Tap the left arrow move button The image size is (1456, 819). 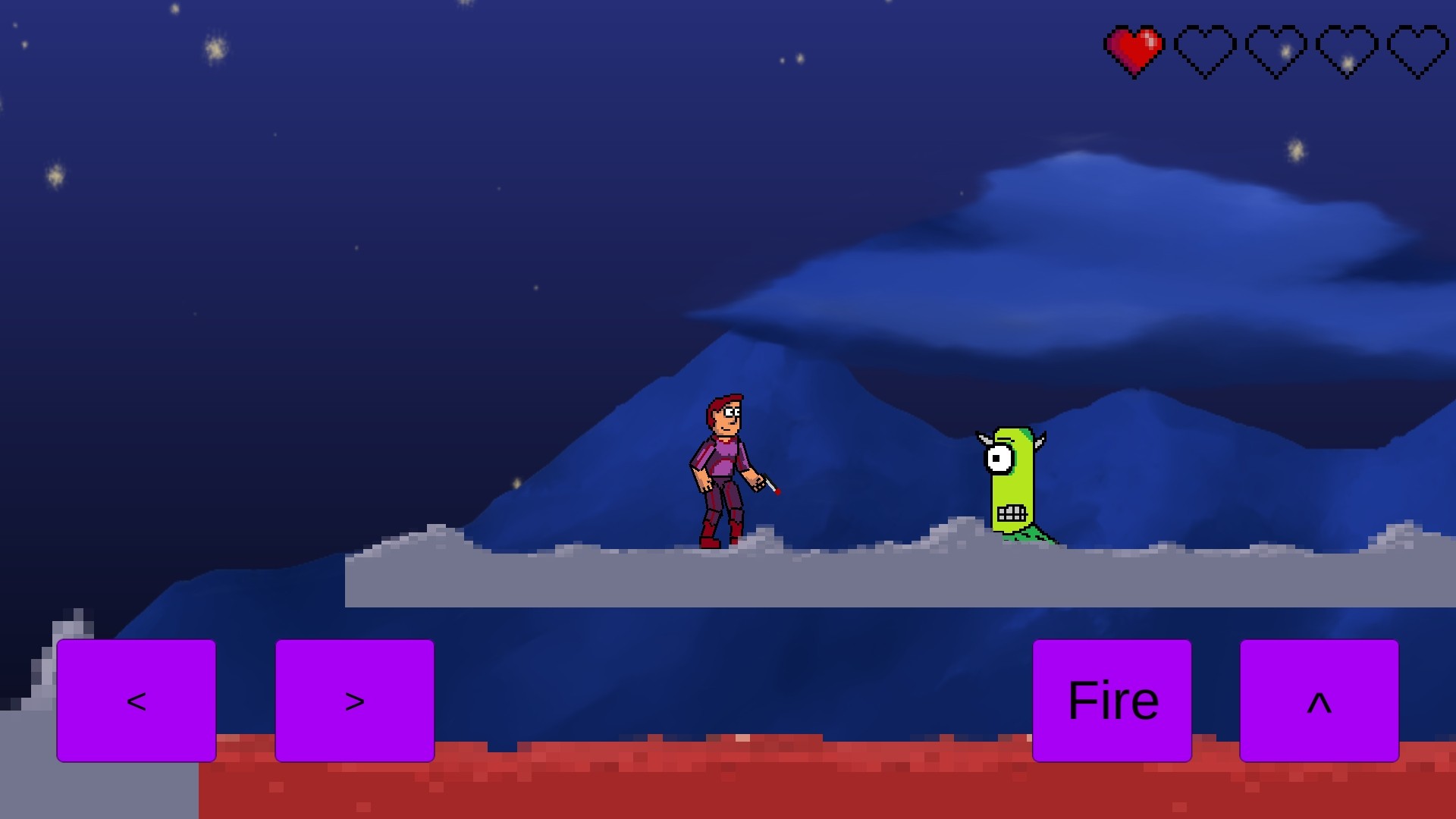pos(136,701)
